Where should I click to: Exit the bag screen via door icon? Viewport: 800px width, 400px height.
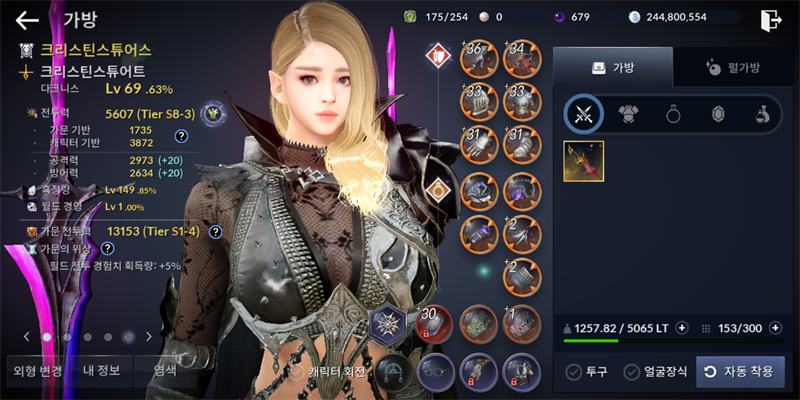point(770,19)
